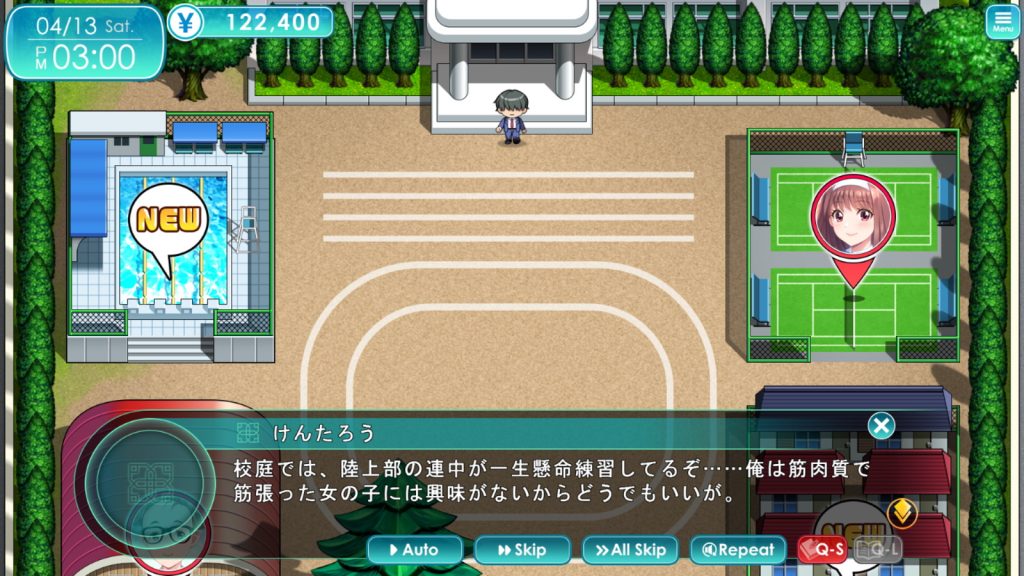Activate All Skip for the dialogue

tap(630, 549)
